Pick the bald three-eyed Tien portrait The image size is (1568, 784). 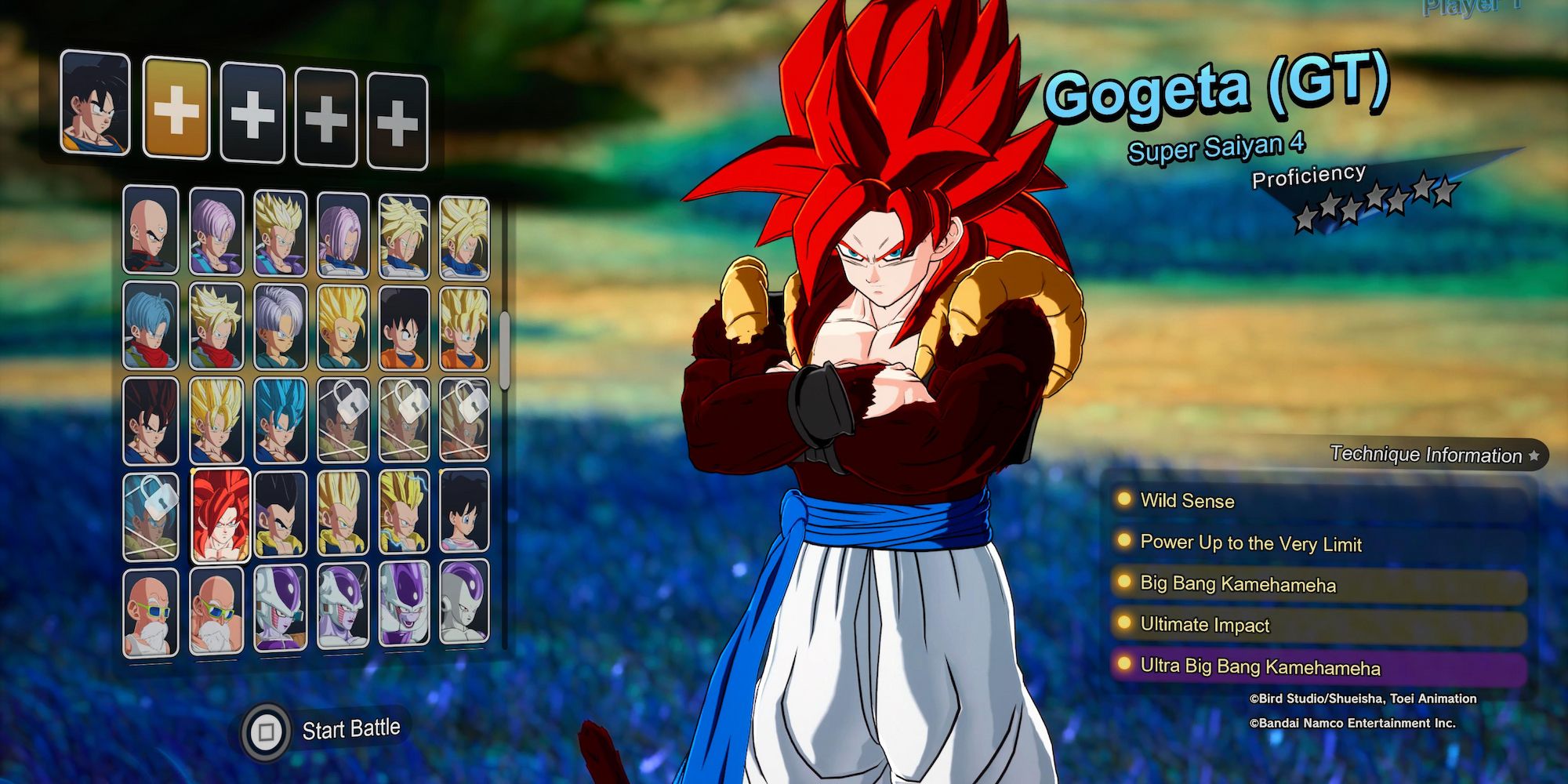(151, 230)
